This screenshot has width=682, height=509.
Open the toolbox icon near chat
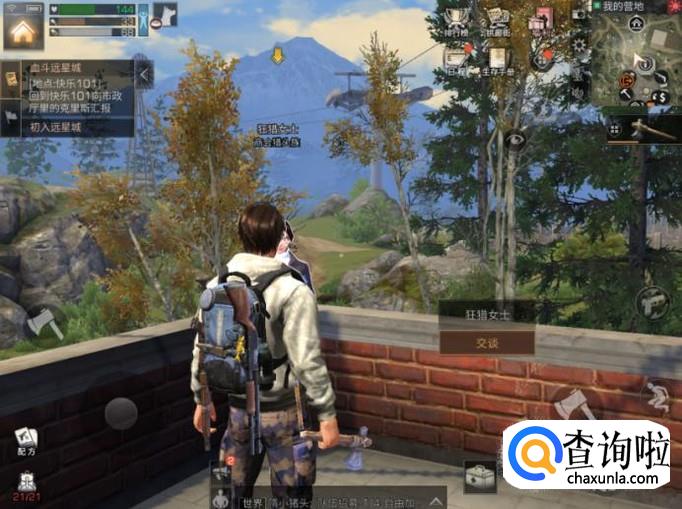pyautogui.click(x=479, y=477)
